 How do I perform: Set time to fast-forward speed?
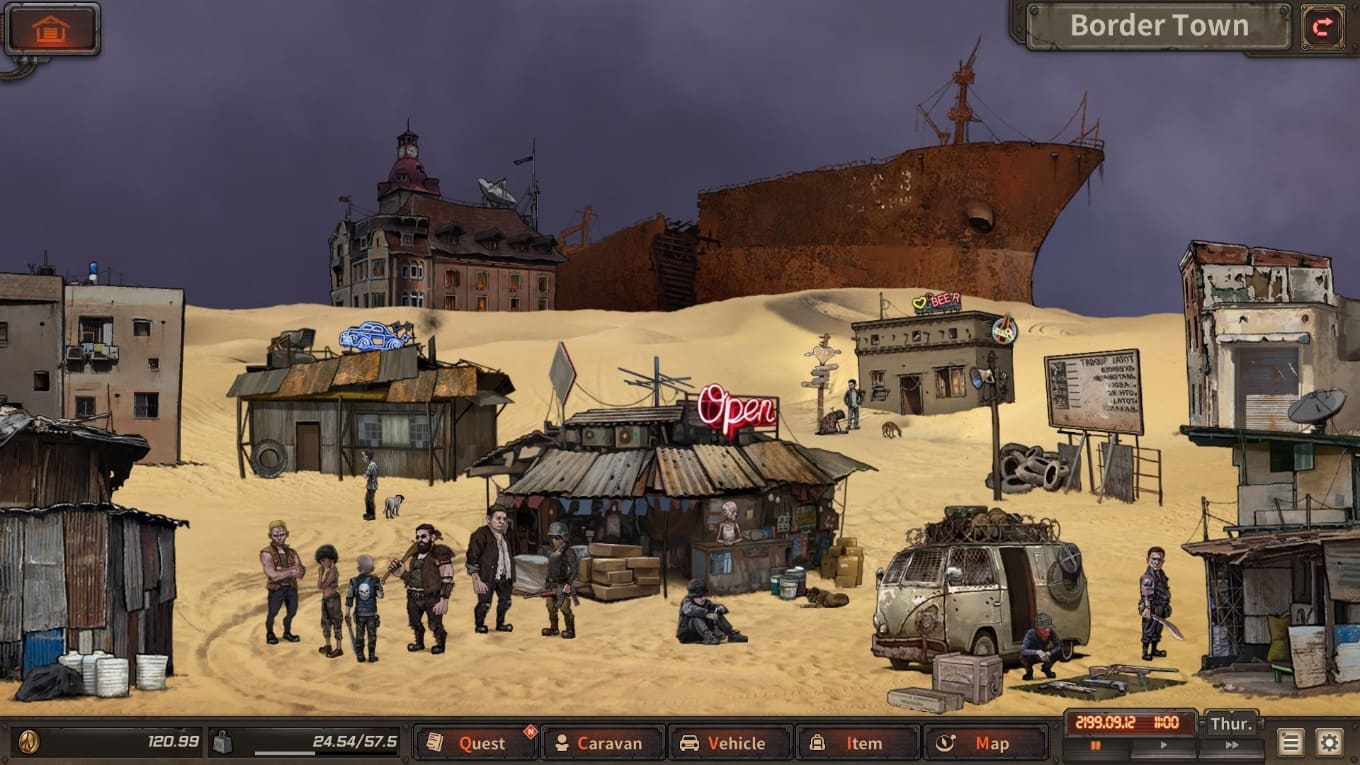[x=1231, y=745]
